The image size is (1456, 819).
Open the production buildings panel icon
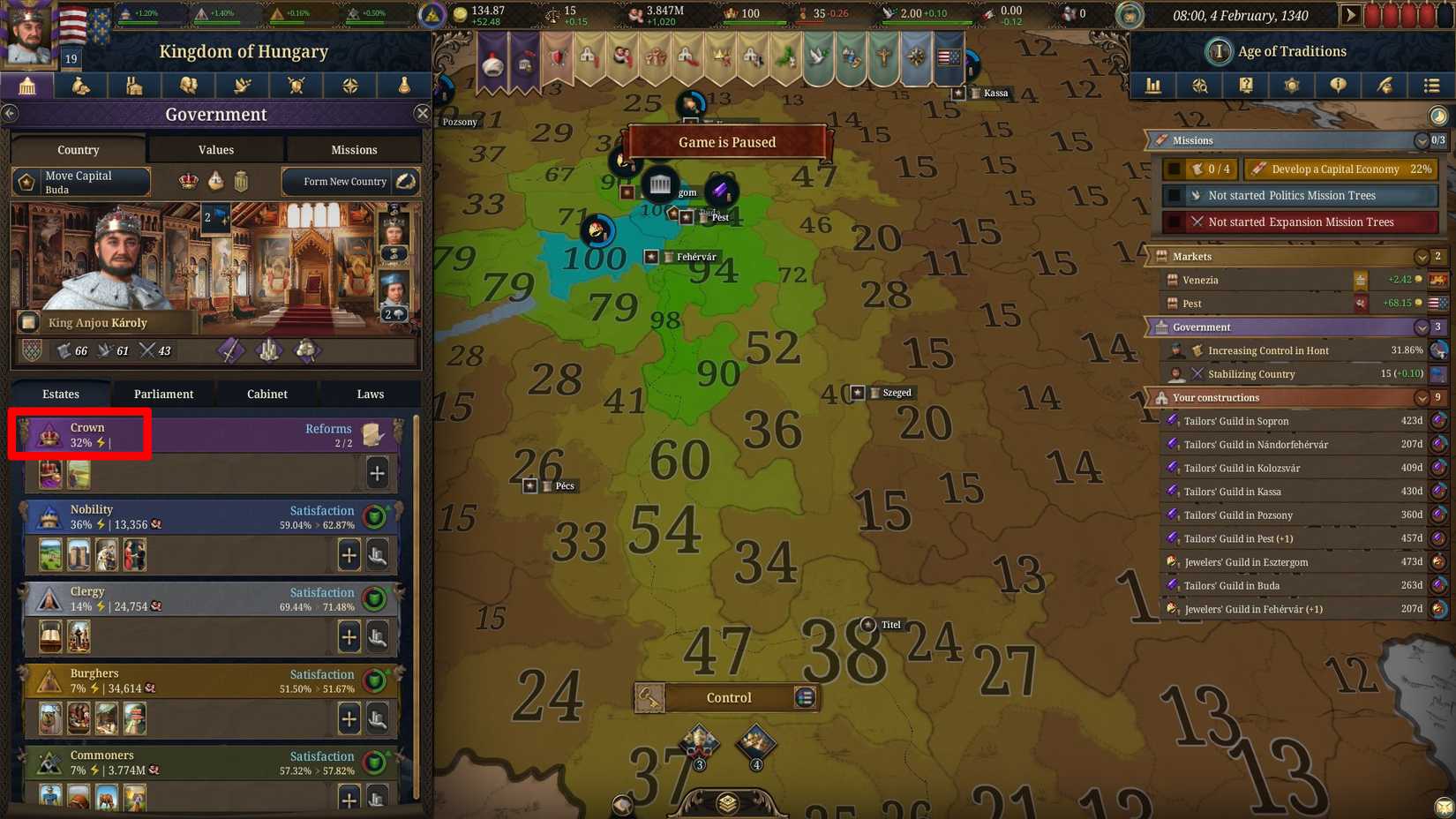click(134, 86)
